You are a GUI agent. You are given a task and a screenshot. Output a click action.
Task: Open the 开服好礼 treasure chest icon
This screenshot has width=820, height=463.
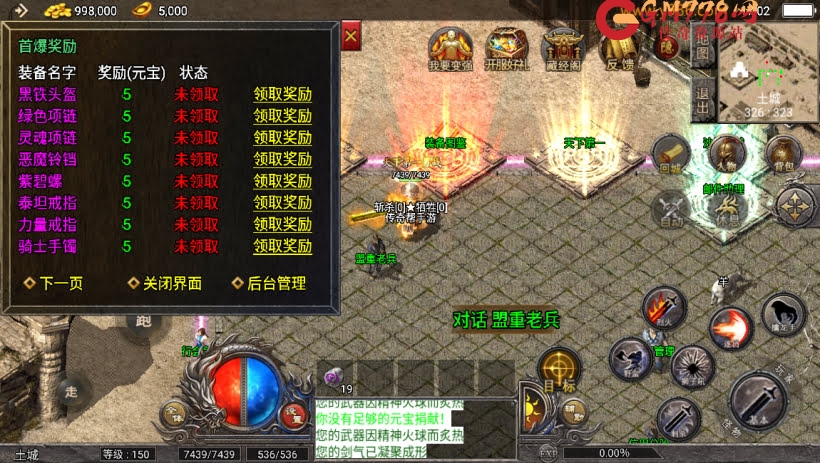pyautogui.click(x=507, y=47)
